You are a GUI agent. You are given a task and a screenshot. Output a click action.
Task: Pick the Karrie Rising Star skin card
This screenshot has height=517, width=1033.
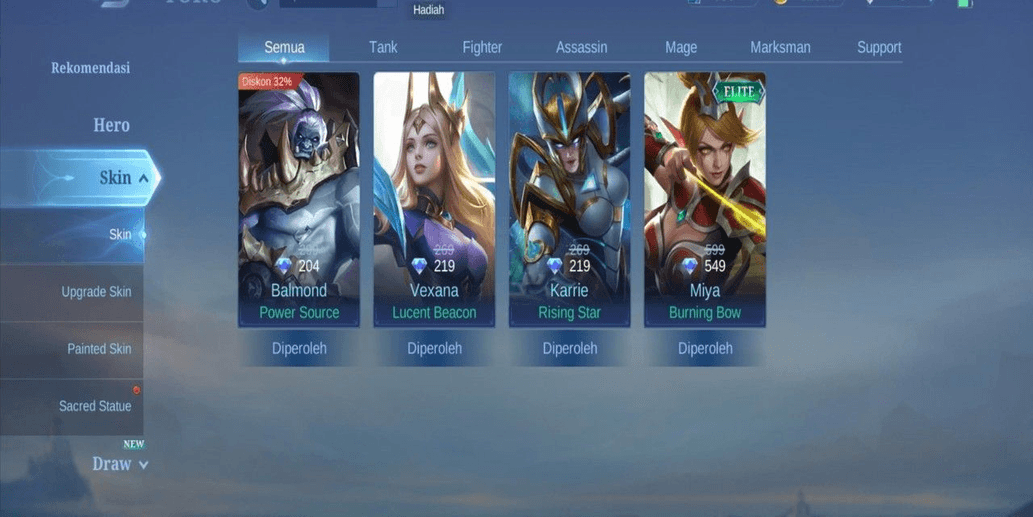(570, 199)
